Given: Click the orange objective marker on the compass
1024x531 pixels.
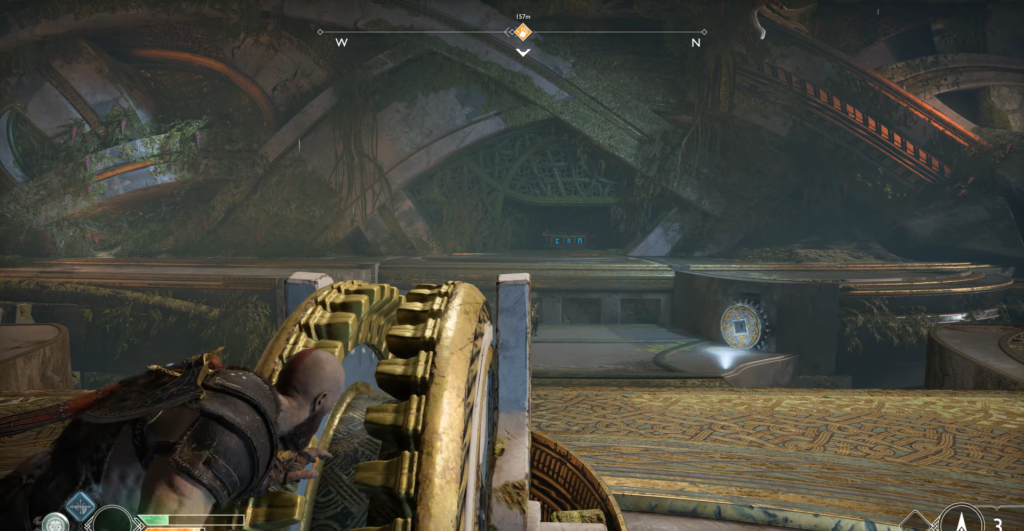Looking at the screenshot, I should pyautogui.click(x=522, y=32).
